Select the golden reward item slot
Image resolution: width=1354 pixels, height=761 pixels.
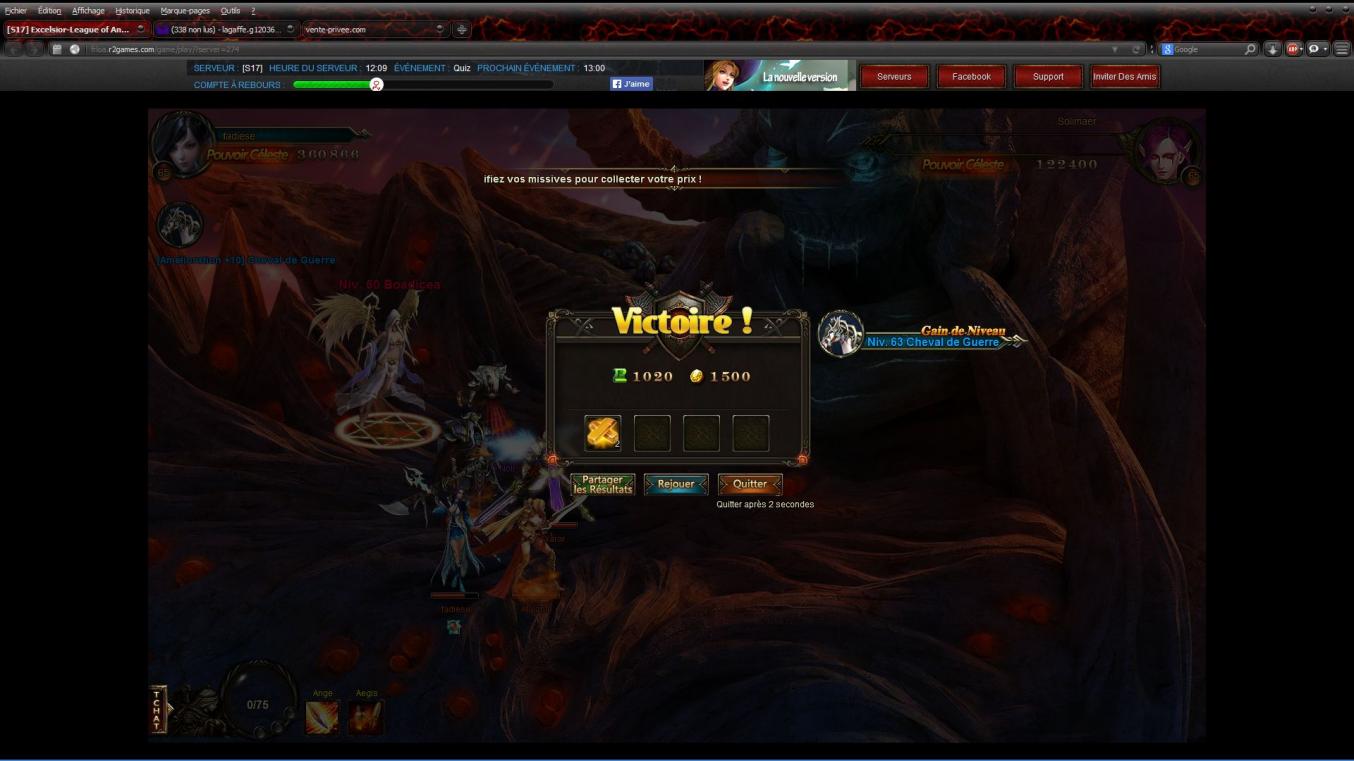pos(603,433)
